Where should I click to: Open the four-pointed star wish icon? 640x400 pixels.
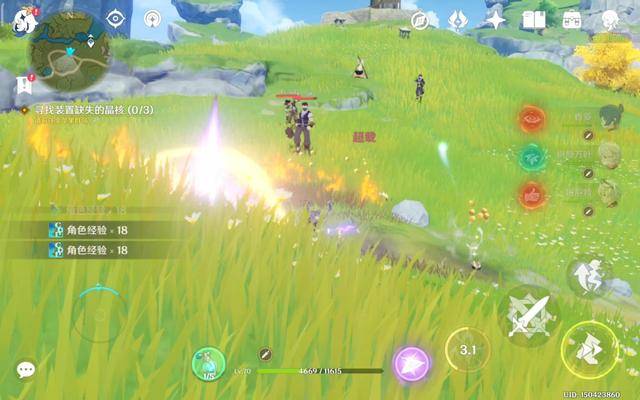pos(496,20)
